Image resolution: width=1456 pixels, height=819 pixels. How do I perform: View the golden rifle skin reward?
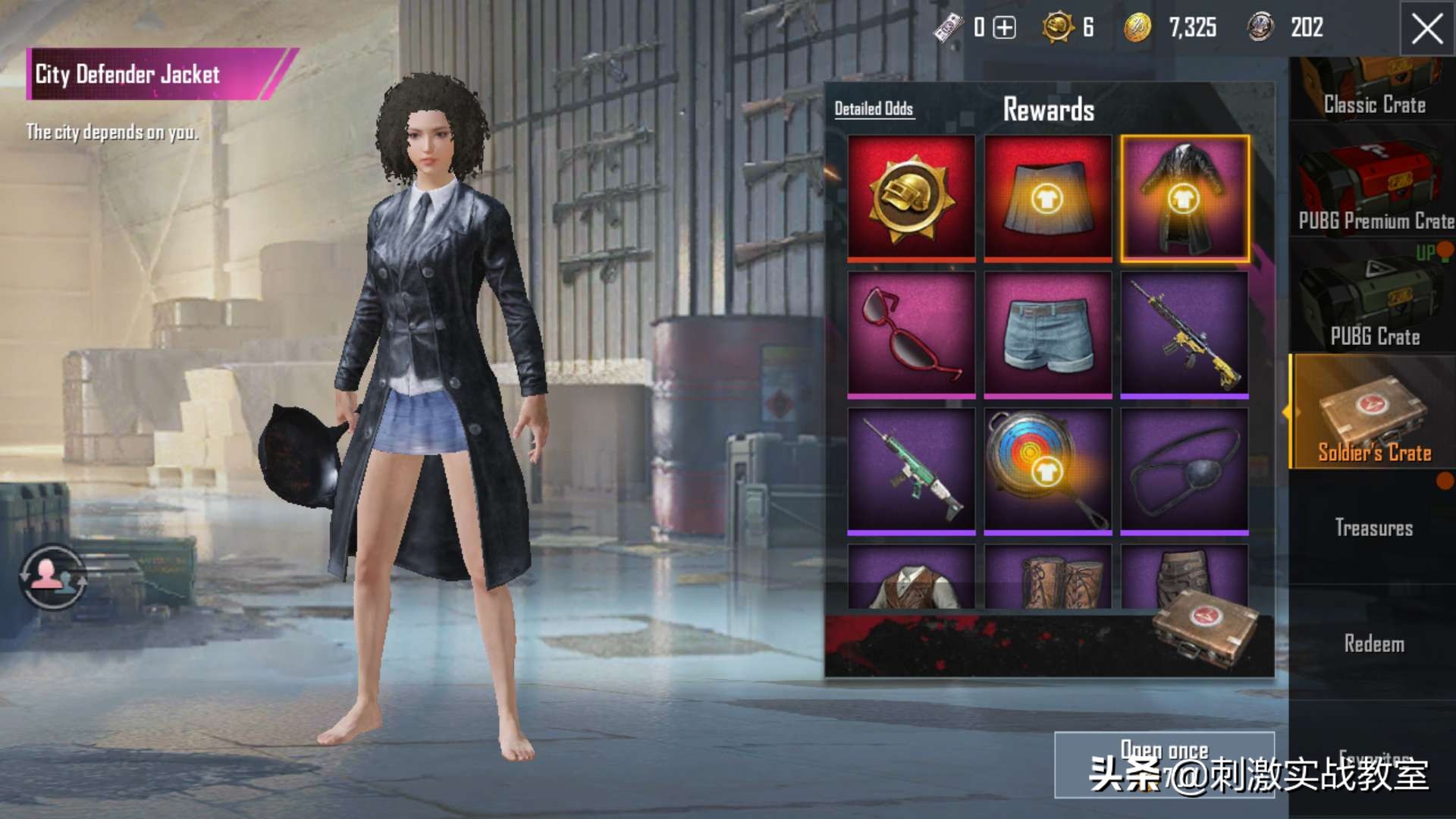tap(1185, 332)
